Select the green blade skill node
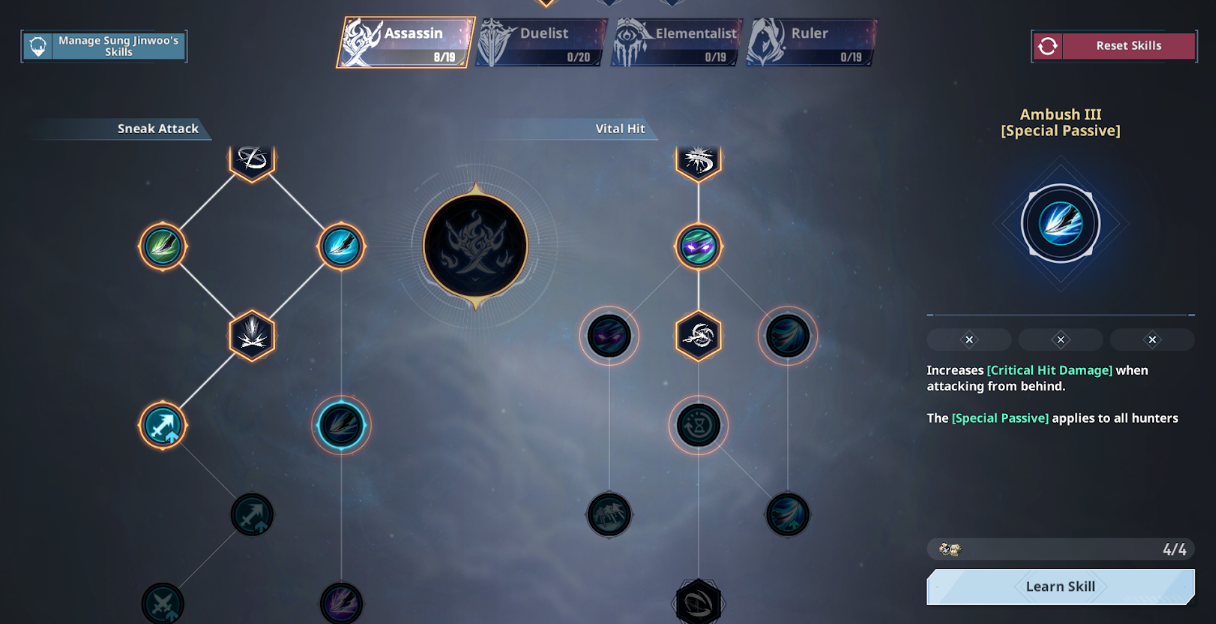The height and width of the screenshot is (624, 1216). click(x=163, y=246)
